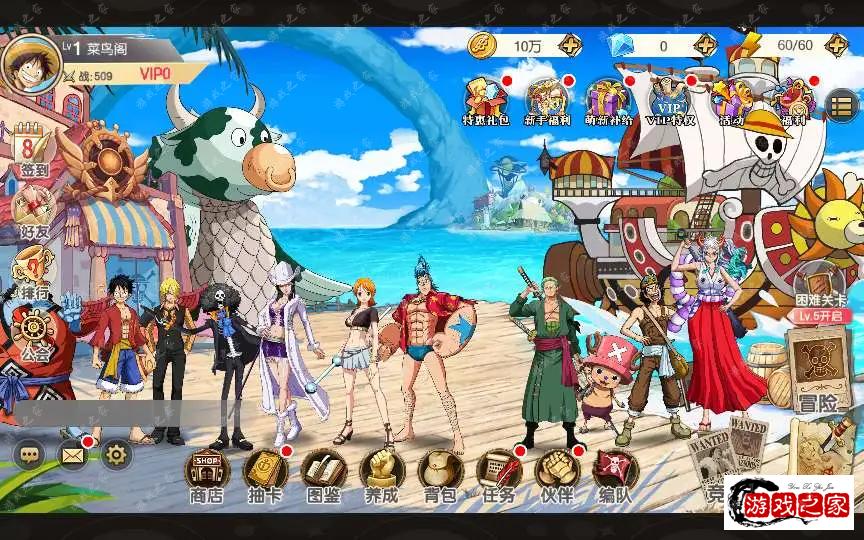The height and width of the screenshot is (540, 864).
Task: View the 排行 rankings
Action: click(x=34, y=272)
